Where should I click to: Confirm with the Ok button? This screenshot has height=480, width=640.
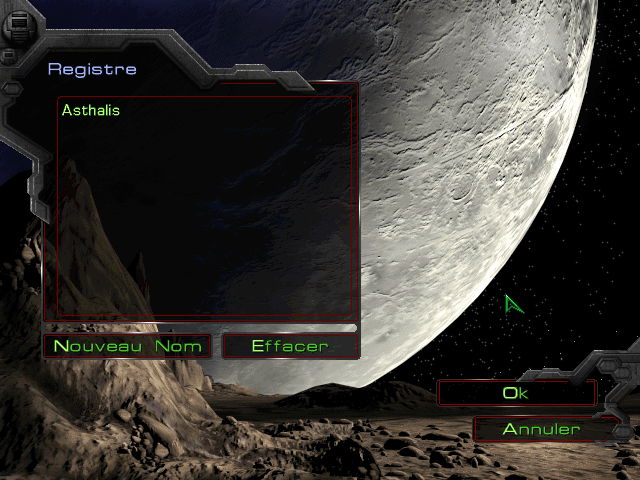516,393
